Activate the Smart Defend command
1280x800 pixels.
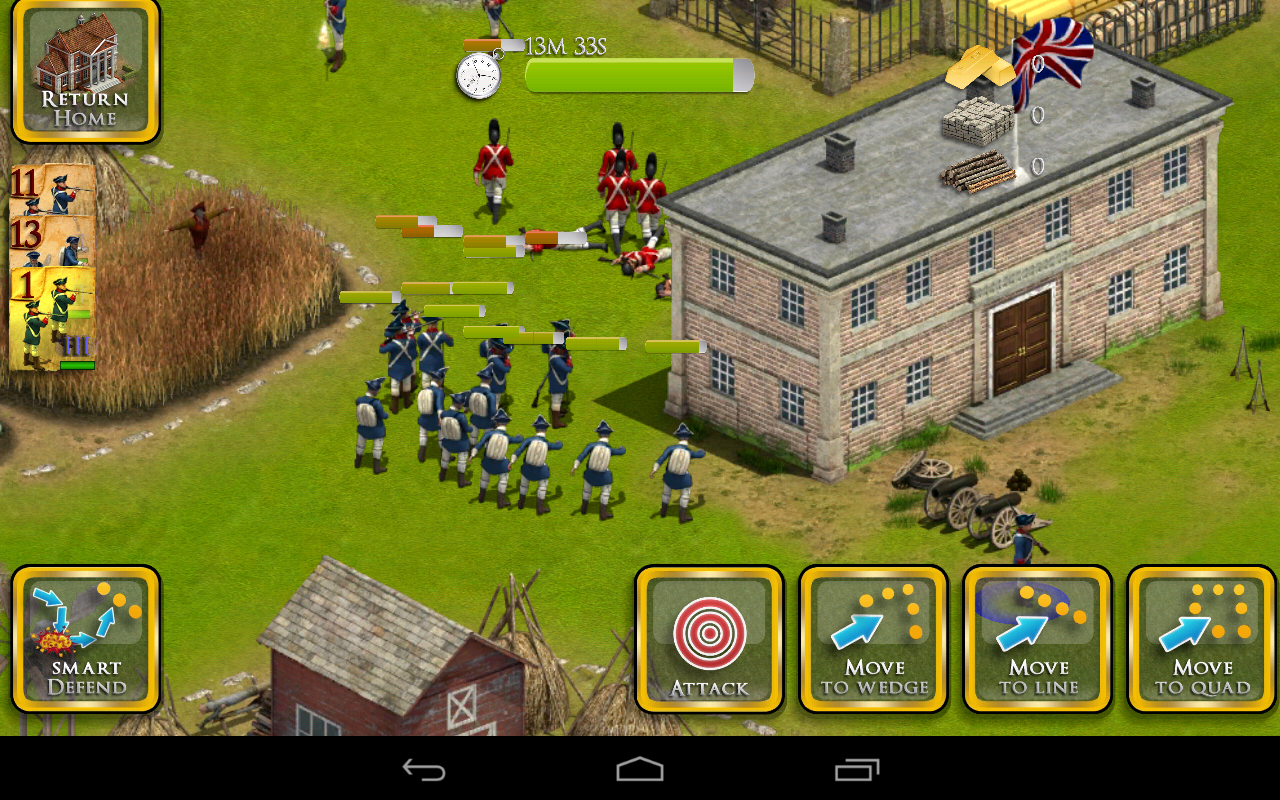86,640
